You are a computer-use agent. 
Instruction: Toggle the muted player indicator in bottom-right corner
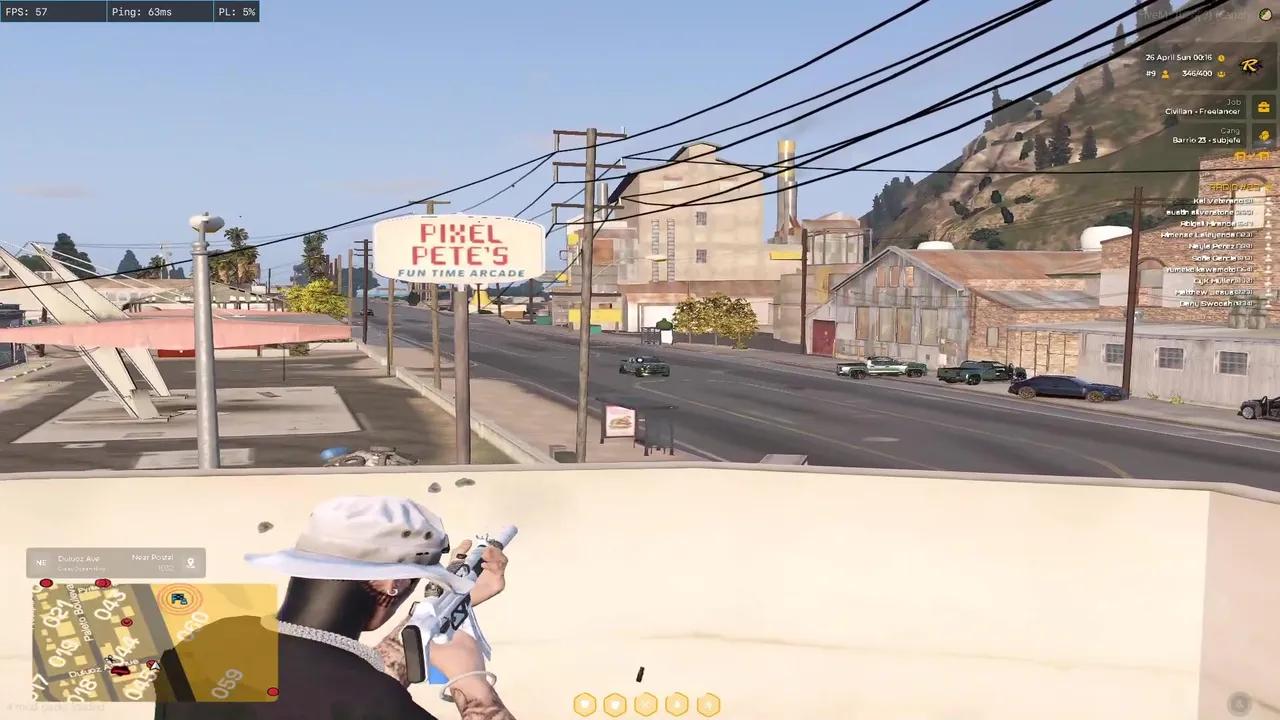tap(1241, 703)
